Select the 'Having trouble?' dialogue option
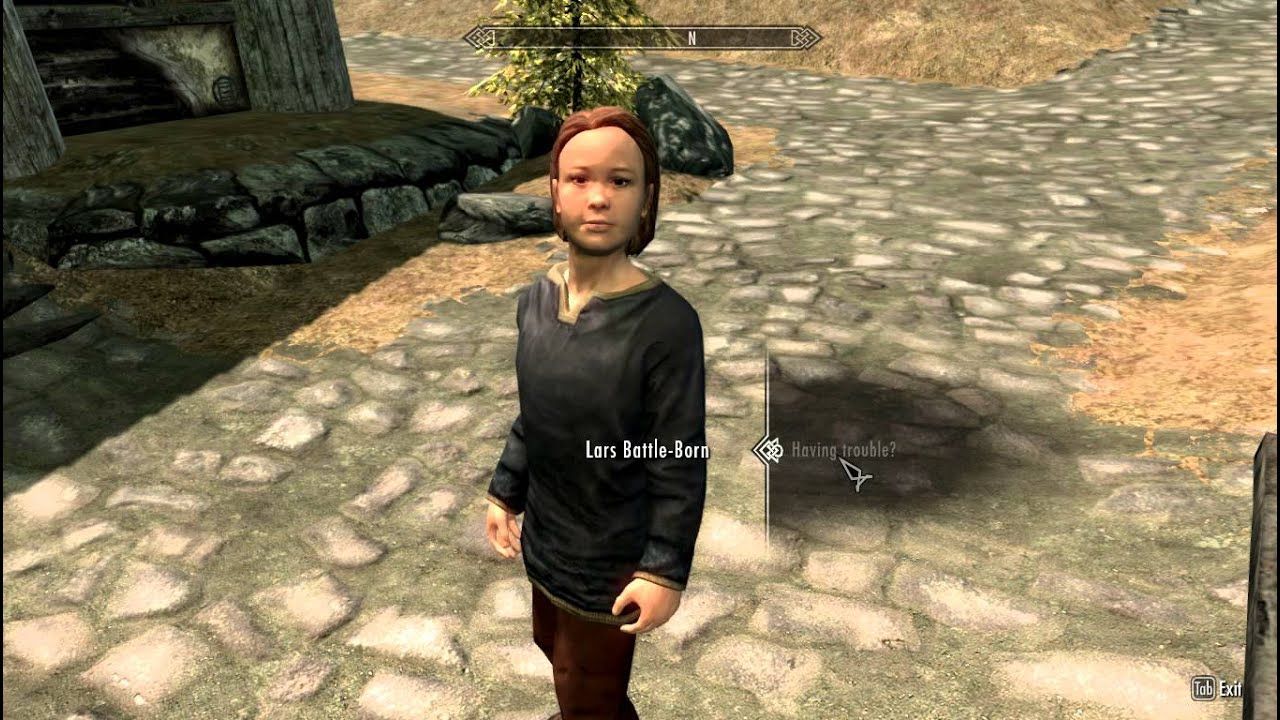Viewport: 1280px width, 720px height. 845,450
